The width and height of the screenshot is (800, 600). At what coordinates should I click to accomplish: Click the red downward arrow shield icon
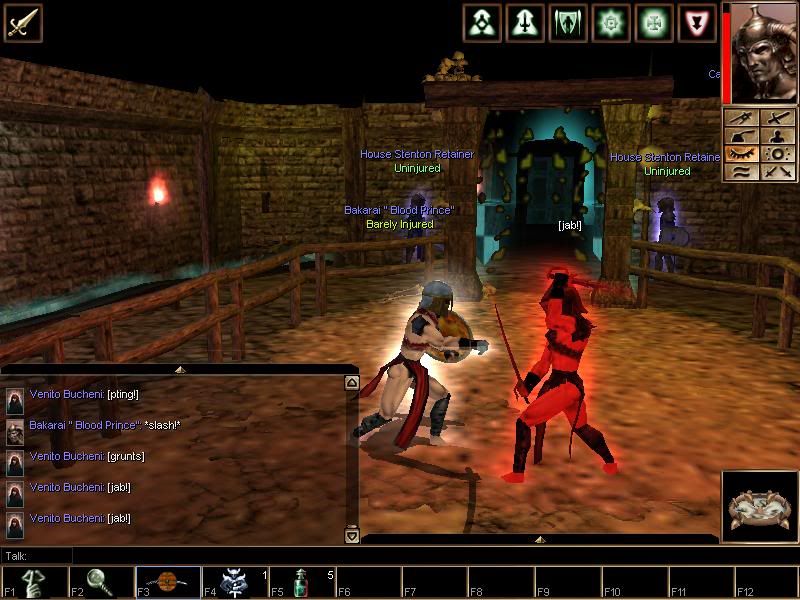697,22
